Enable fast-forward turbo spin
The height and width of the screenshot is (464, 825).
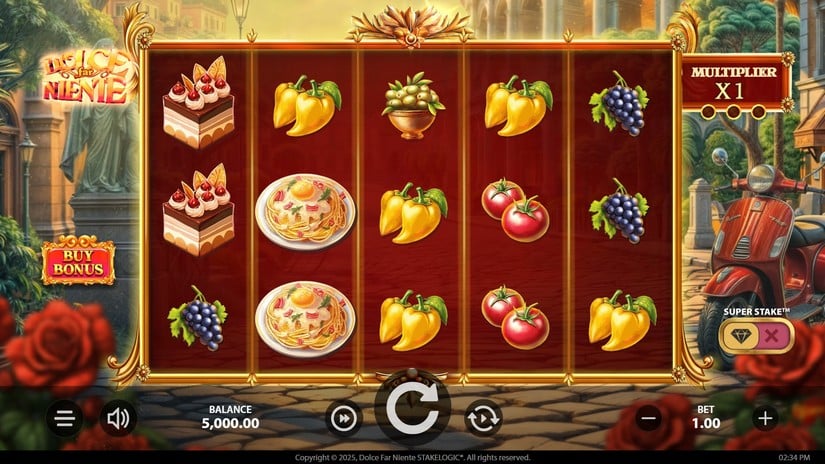point(343,418)
